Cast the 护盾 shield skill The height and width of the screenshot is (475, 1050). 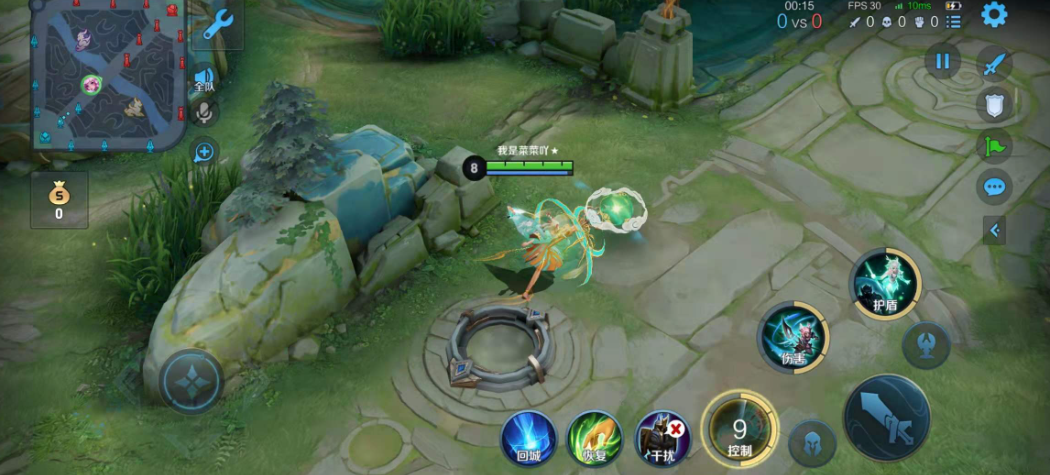(885, 284)
